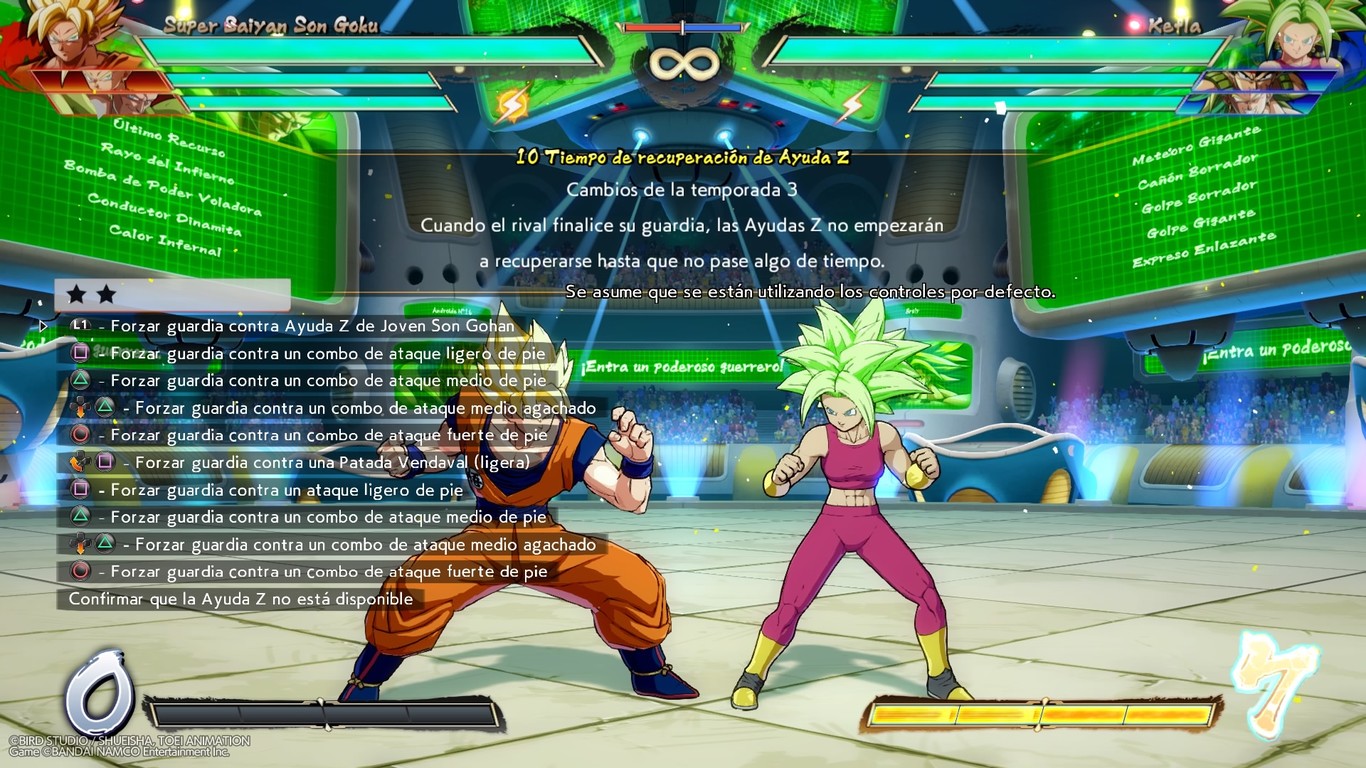Click the triangle button icon for ataque medio de pie
Screen dimensions: 1366x768
pyautogui.click(x=81, y=380)
